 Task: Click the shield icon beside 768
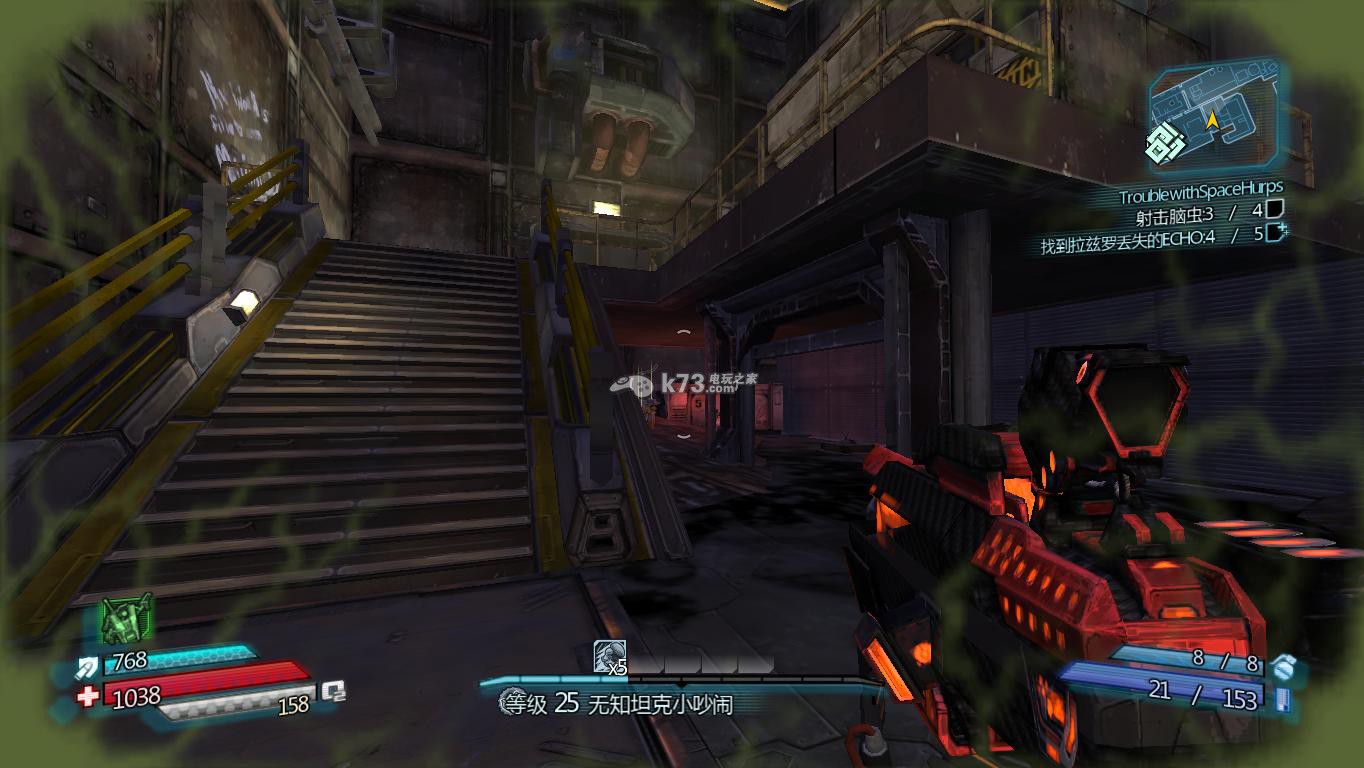click(x=87, y=664)
